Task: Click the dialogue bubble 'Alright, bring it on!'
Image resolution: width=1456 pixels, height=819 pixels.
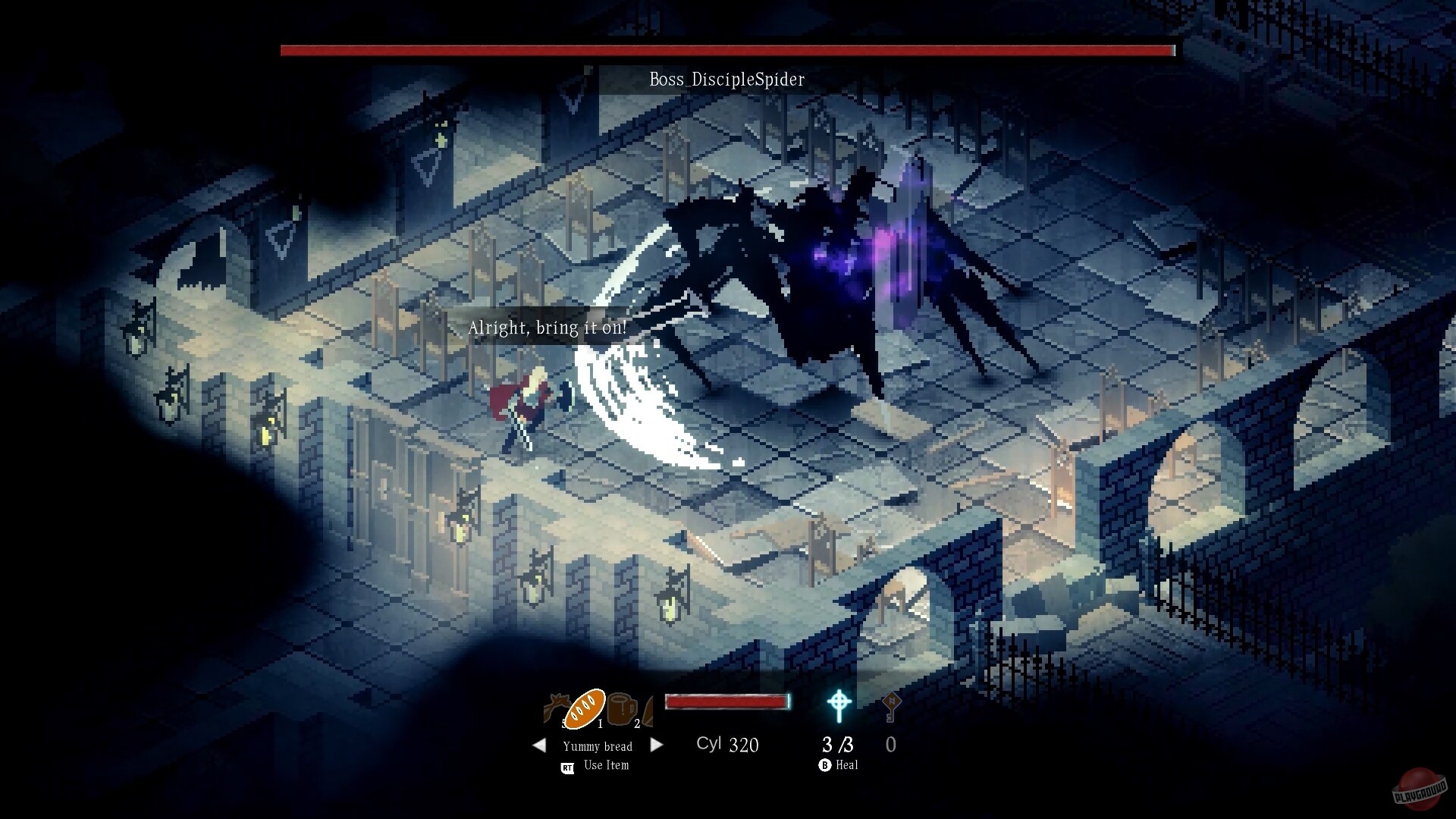Action: point(548,328)
